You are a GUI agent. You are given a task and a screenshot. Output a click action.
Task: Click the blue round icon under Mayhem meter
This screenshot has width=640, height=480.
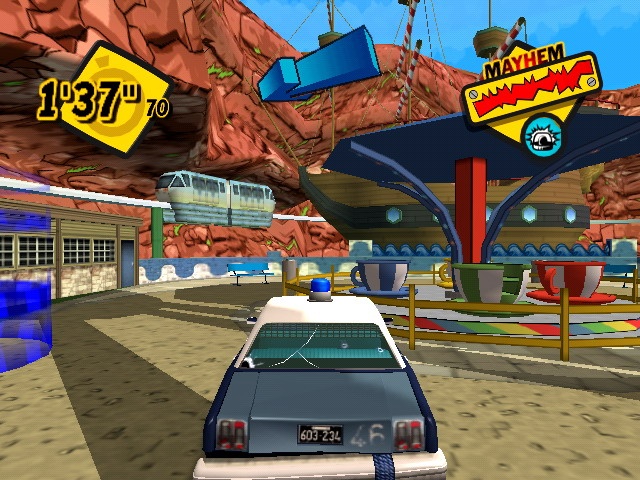point(542,135)
